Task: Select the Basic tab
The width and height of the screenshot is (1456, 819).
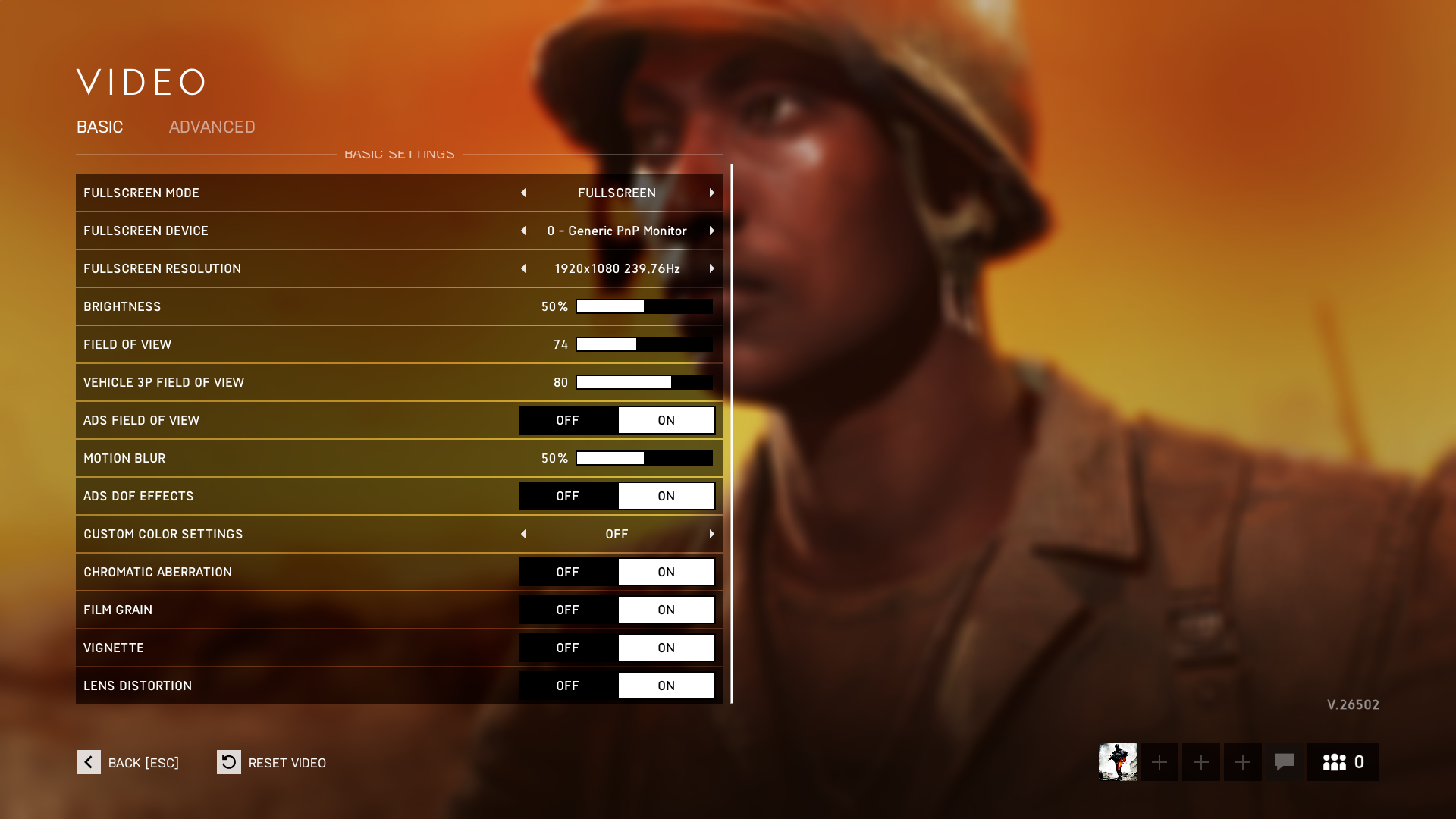Action: pyautogui.click(x=99, y=127)
